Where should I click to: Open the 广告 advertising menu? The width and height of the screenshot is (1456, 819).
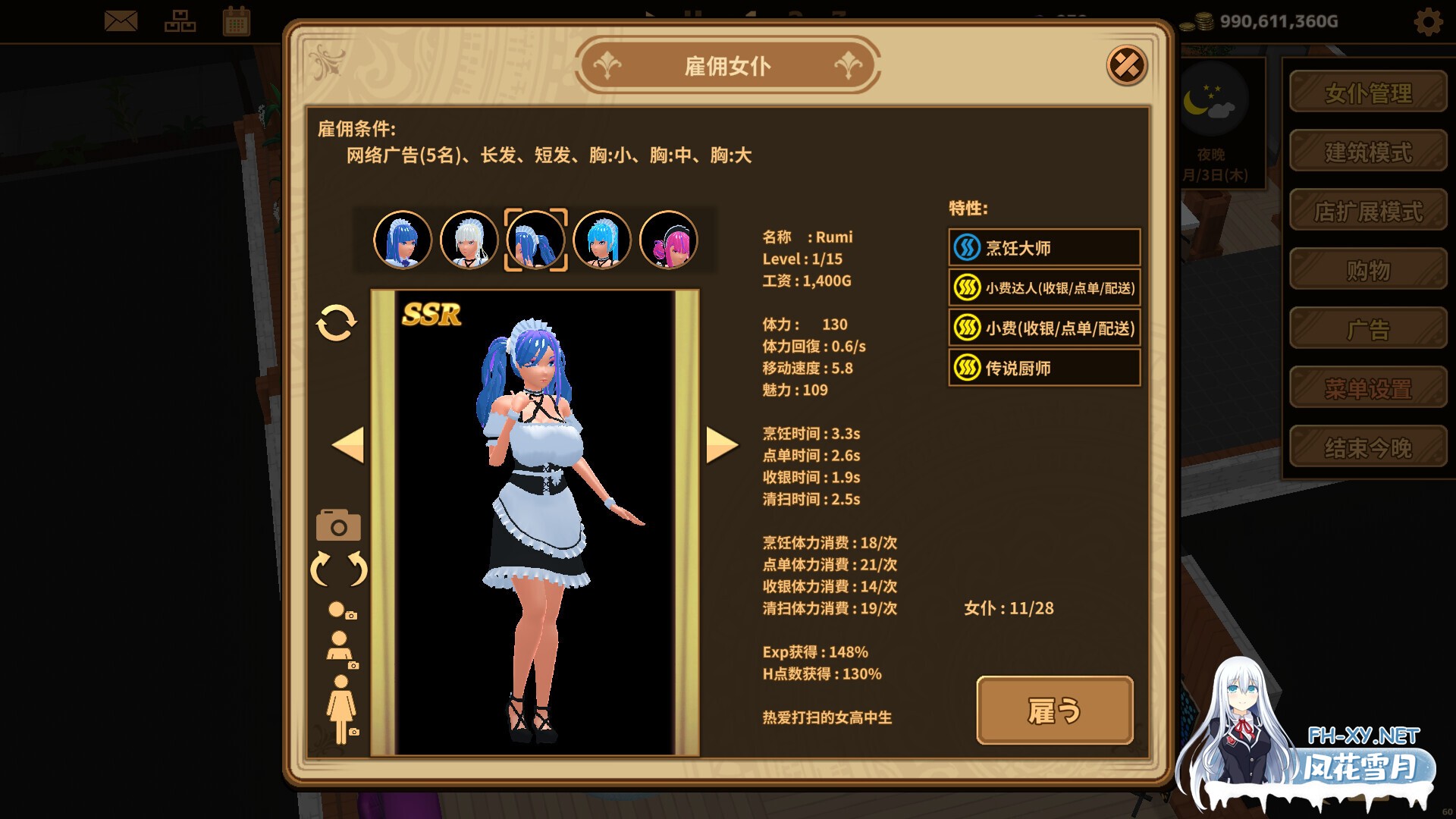coord(1367,326)
